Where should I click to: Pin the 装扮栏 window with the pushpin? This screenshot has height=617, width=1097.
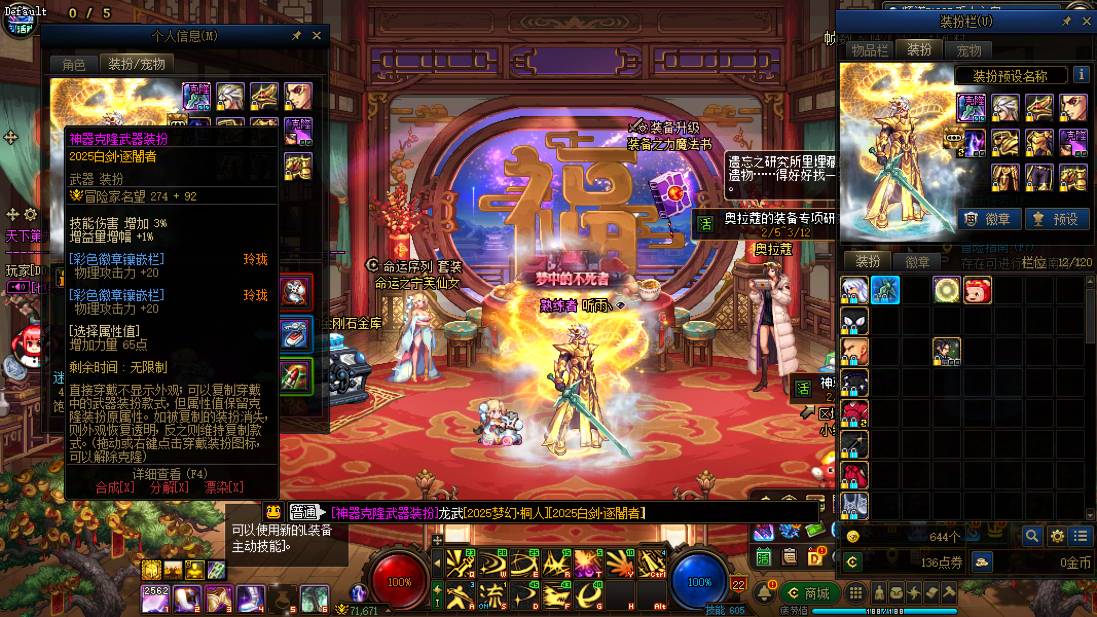[x=1067, y=21]
